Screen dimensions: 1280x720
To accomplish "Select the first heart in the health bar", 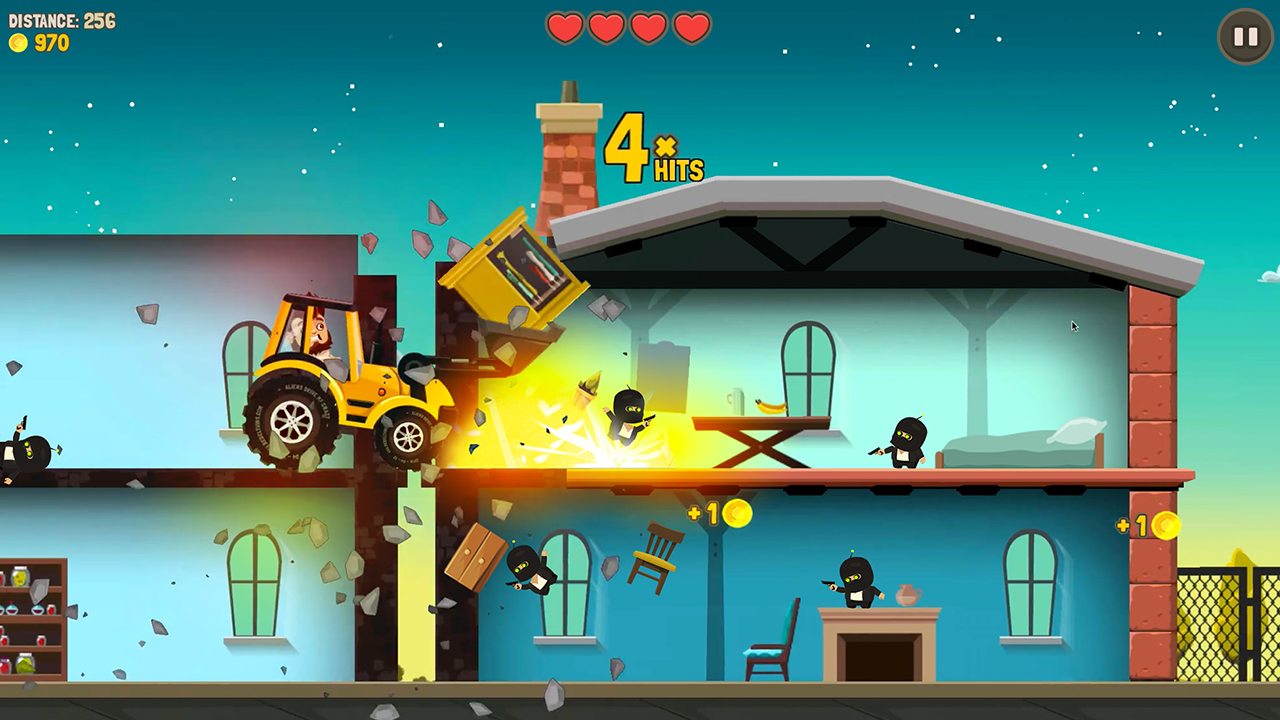I will (565, 28).
